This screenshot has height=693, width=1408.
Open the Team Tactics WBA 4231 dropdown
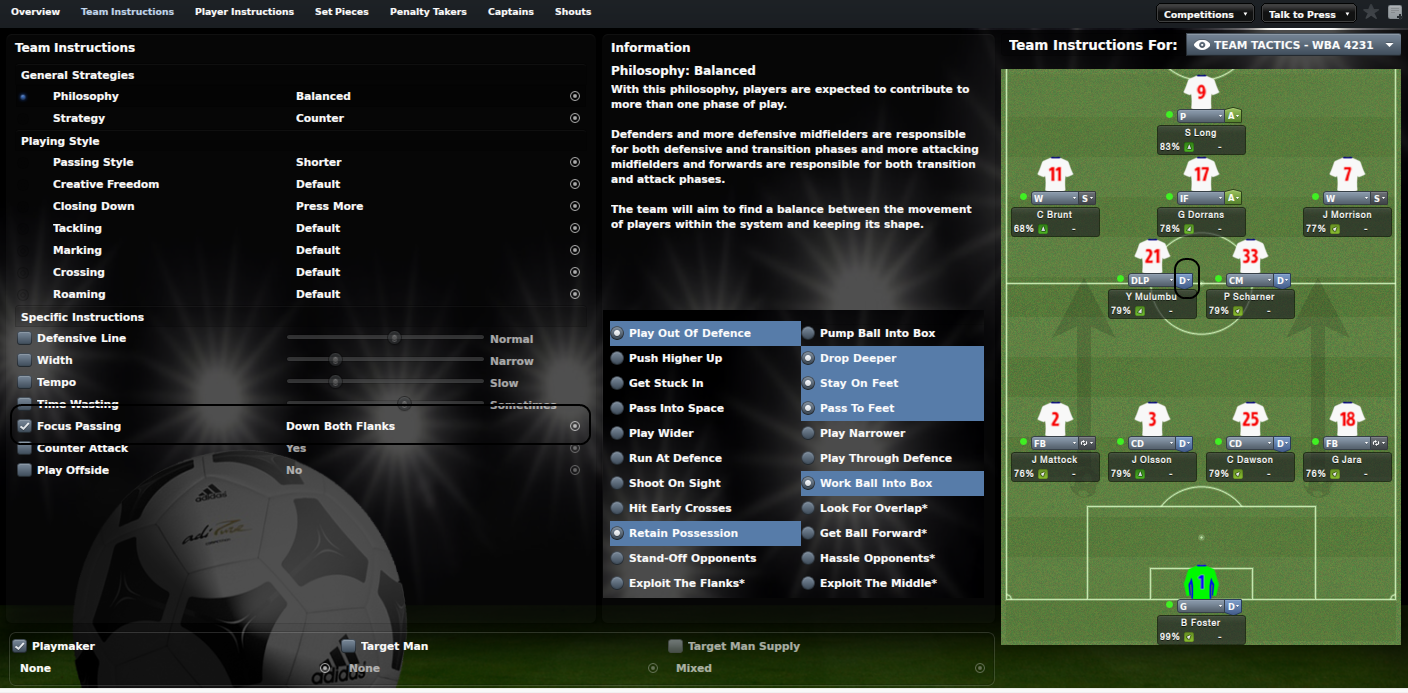(1294, 45)
